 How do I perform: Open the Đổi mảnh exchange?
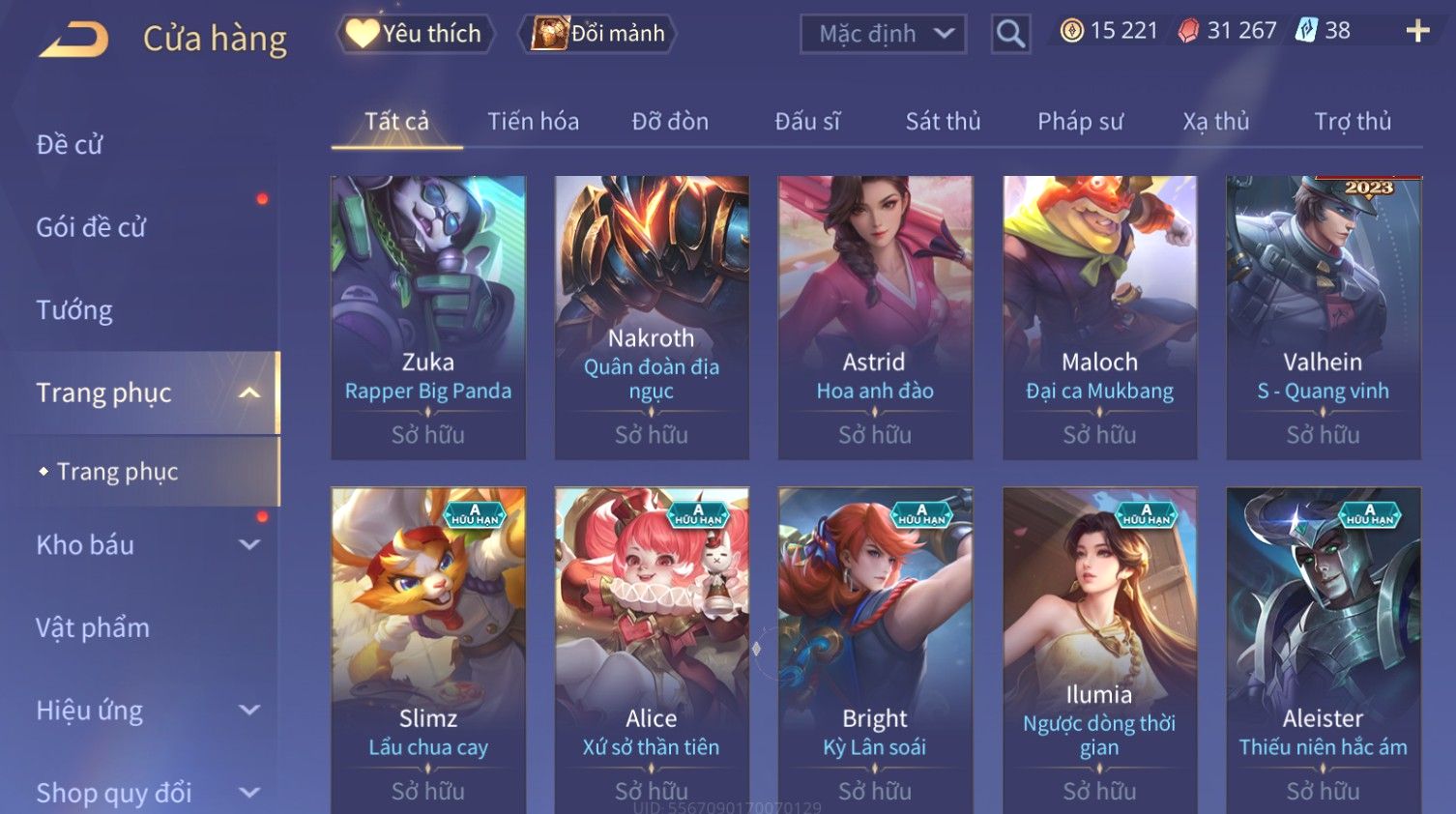598,34
